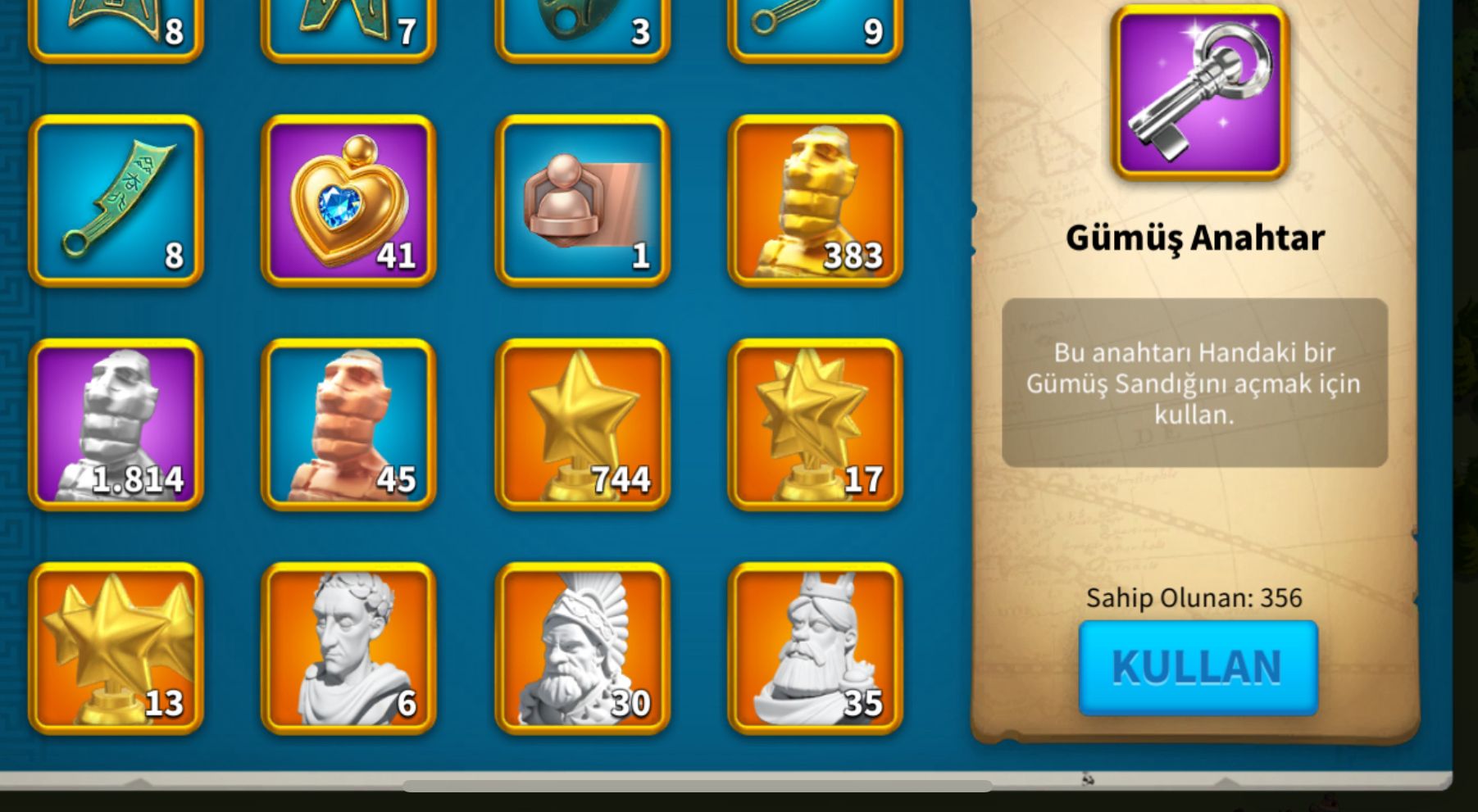The height and width of the screenshot is (812, 1478).
Task: Choose the laurel-crowned bust with 6
Action: tap(348, 648)
